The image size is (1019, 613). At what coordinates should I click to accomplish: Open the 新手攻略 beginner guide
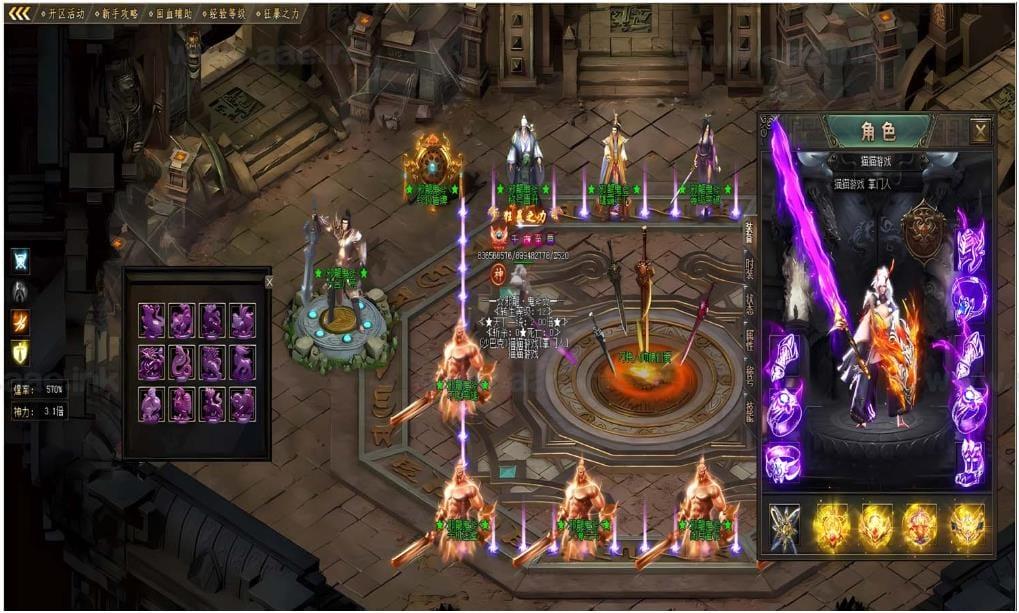120,14
